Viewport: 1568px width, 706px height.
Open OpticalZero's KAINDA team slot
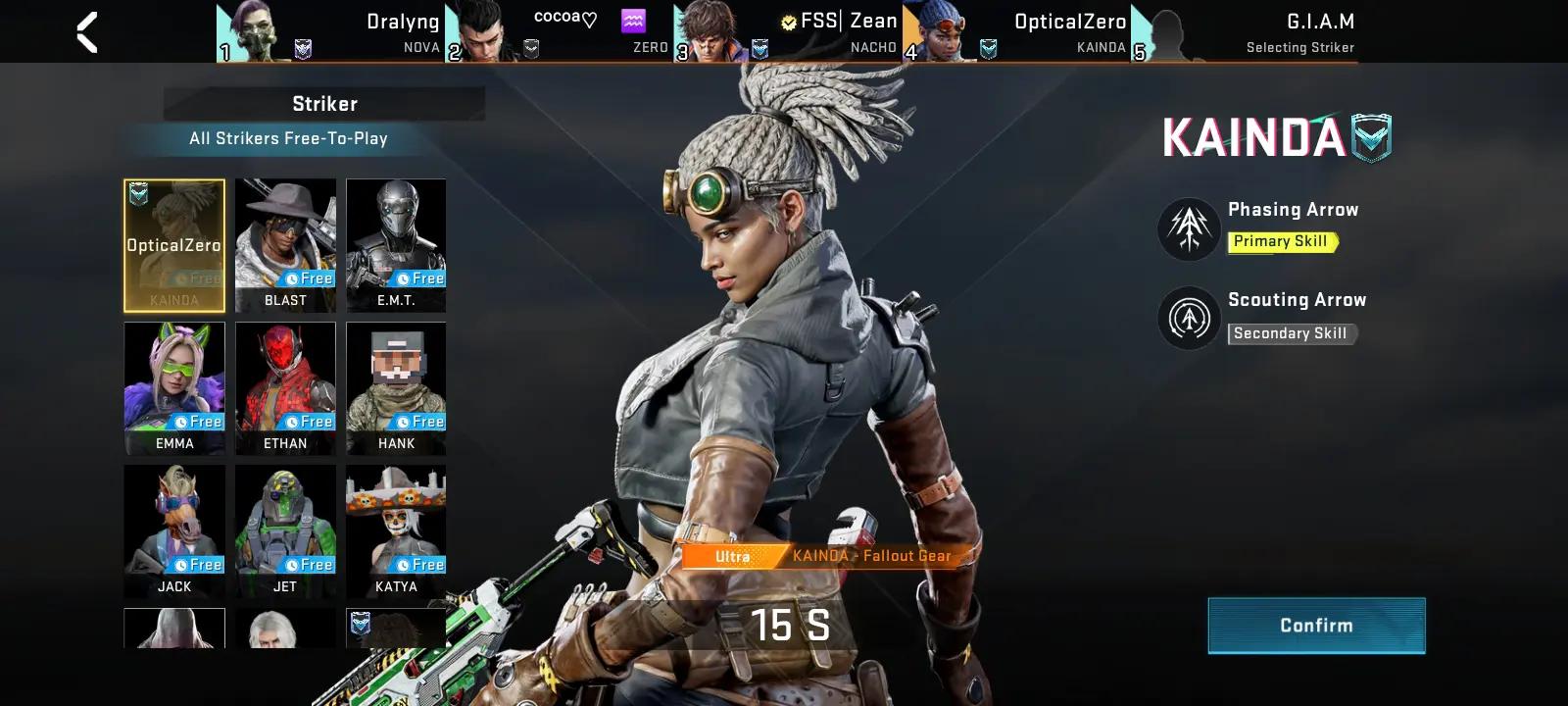[x=1016, y=32]
